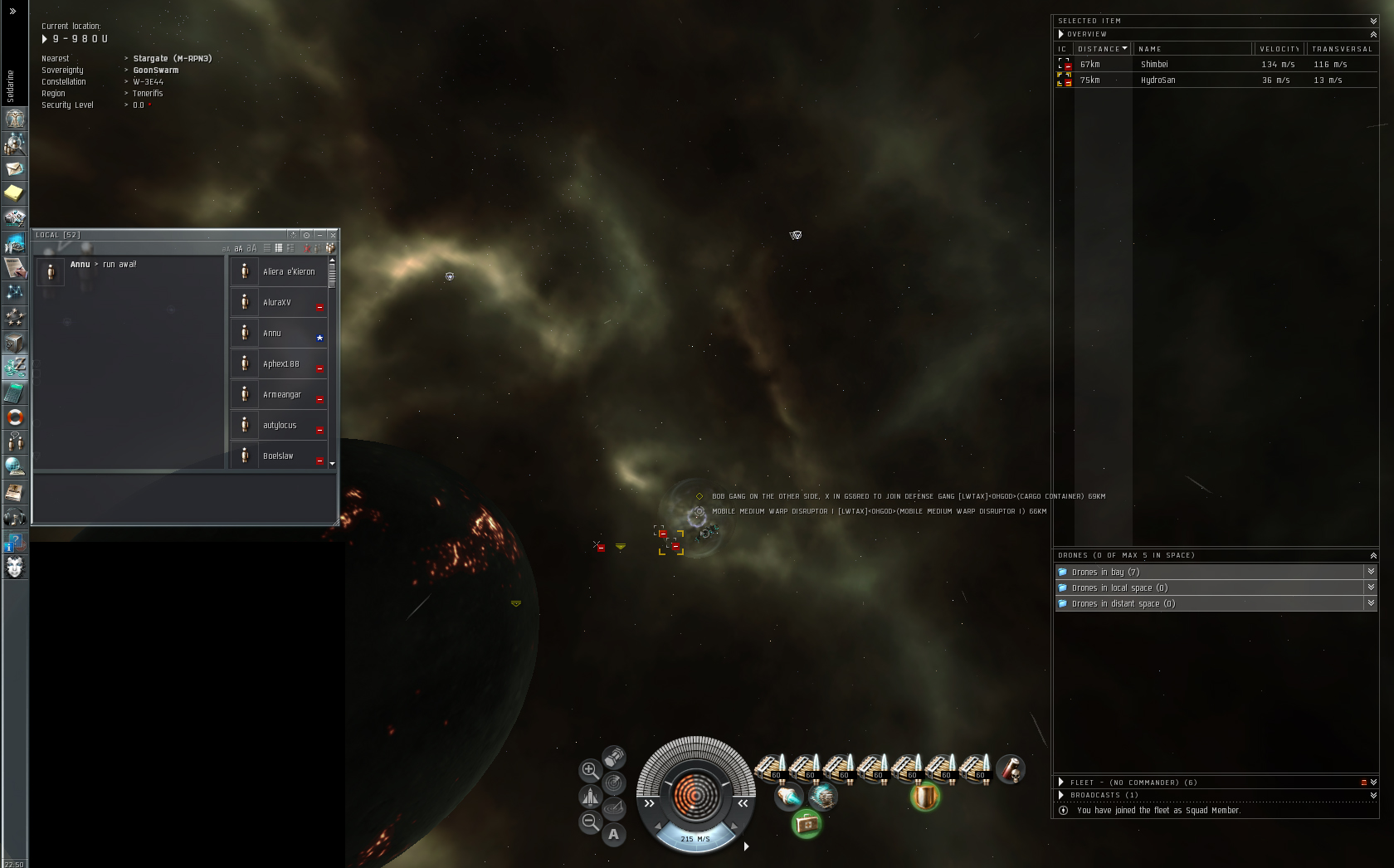Image resolution: width=1394 pixels, height=868 pixels.
Task: Open the calculator from the sidebar
Action: [14, 393]
